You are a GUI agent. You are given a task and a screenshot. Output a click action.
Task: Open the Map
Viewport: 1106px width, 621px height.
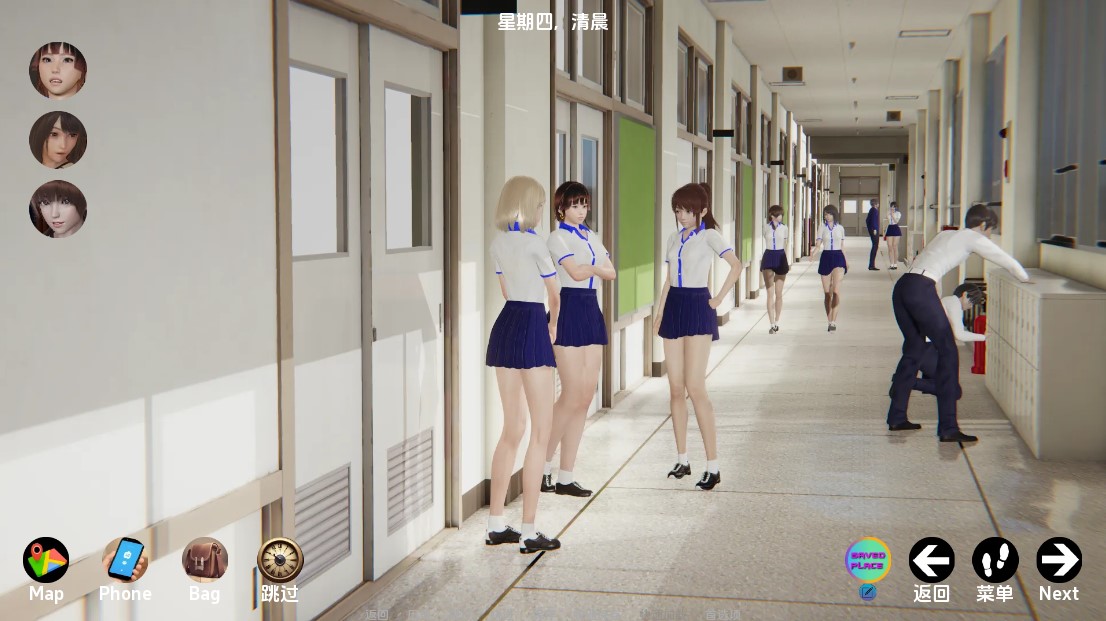46,560
